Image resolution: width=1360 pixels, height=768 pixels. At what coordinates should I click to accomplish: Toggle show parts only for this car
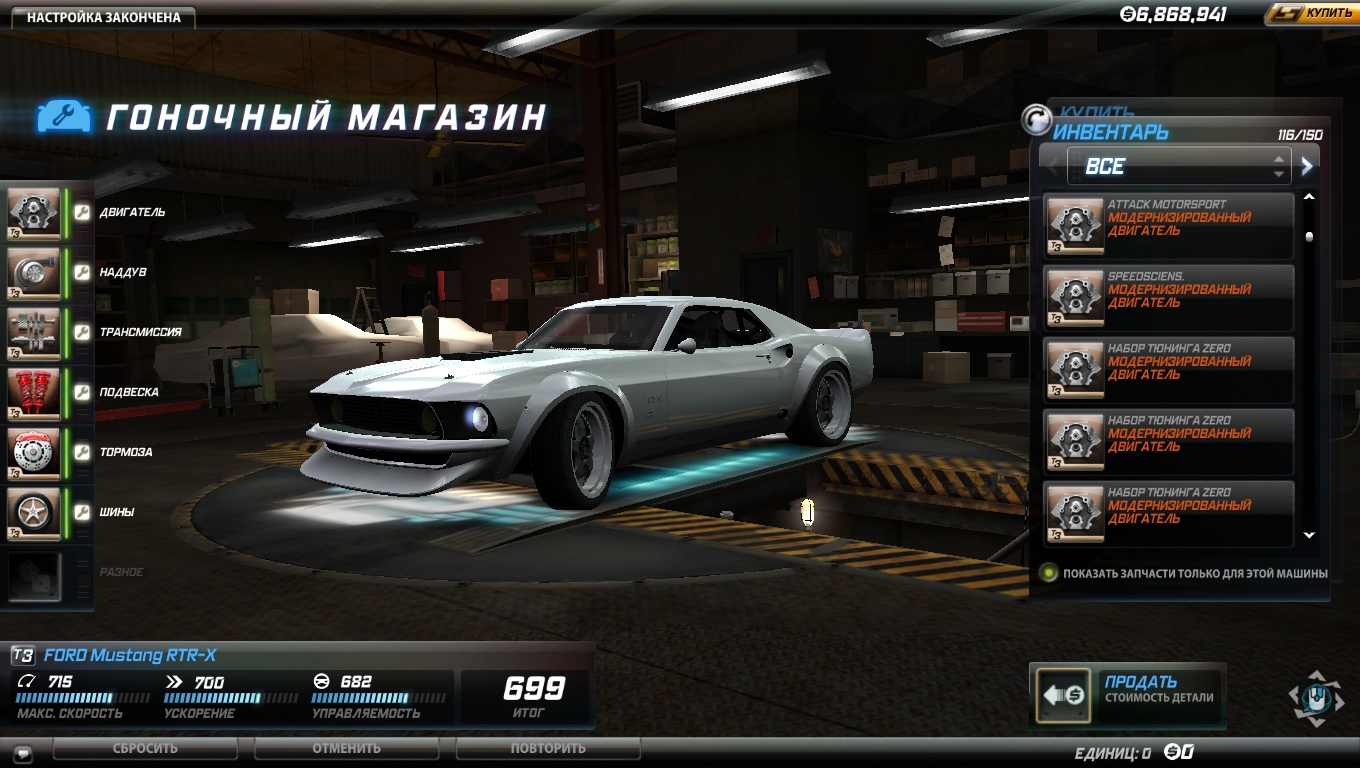coord(1049,573)
